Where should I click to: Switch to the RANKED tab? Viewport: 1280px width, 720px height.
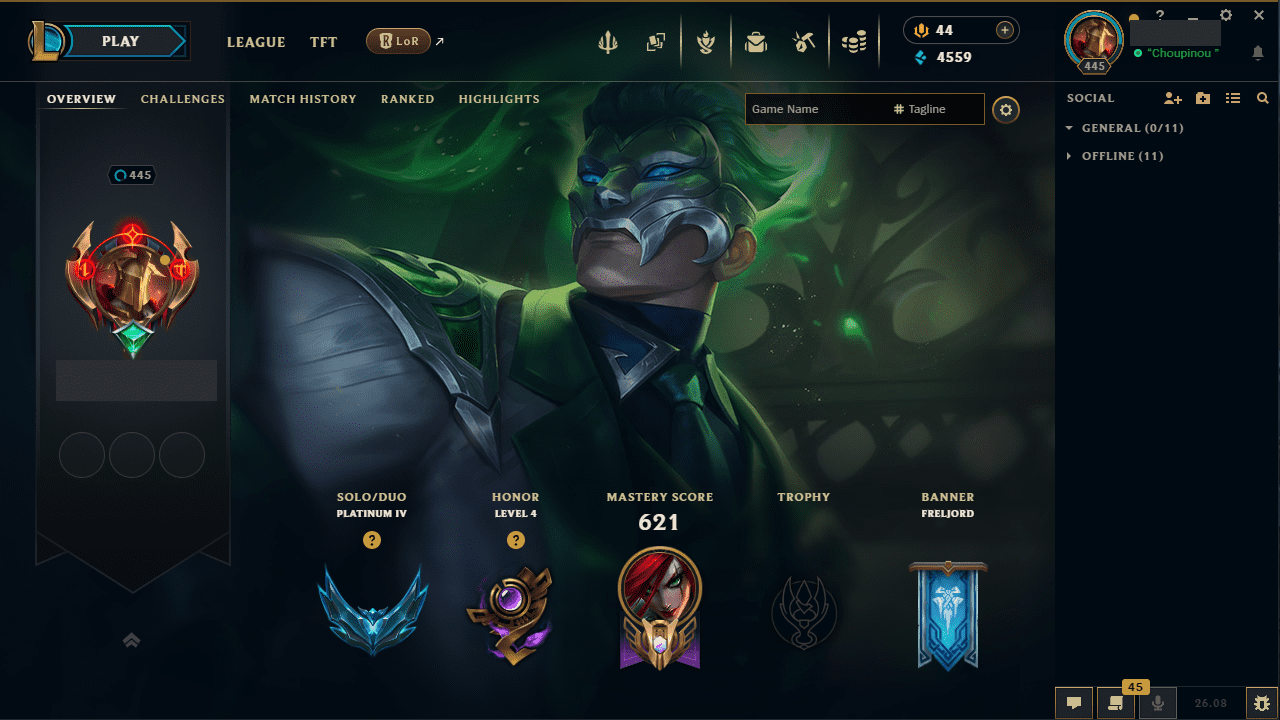point(407,99)
